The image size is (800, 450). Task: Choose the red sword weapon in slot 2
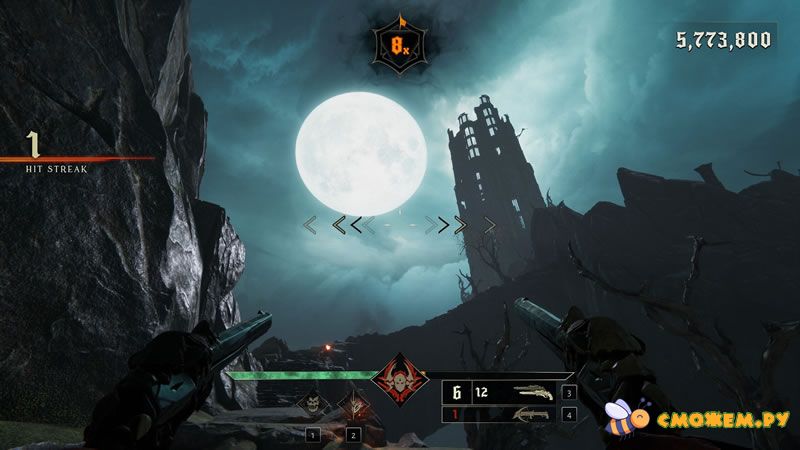352,407
